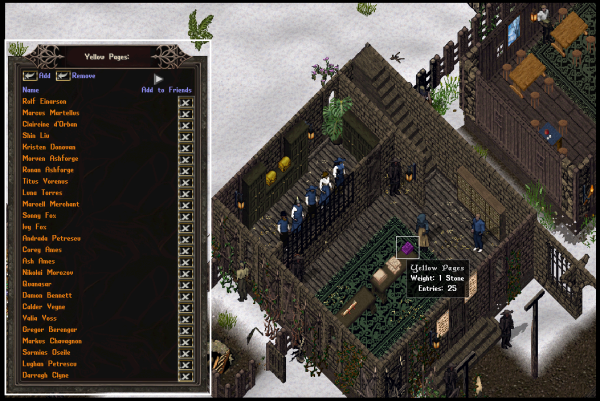Image resolution: width=600 pixels, height=401 pixels.
Task: Add Rolf Einarsen to friends
Action: coord(185,101)
